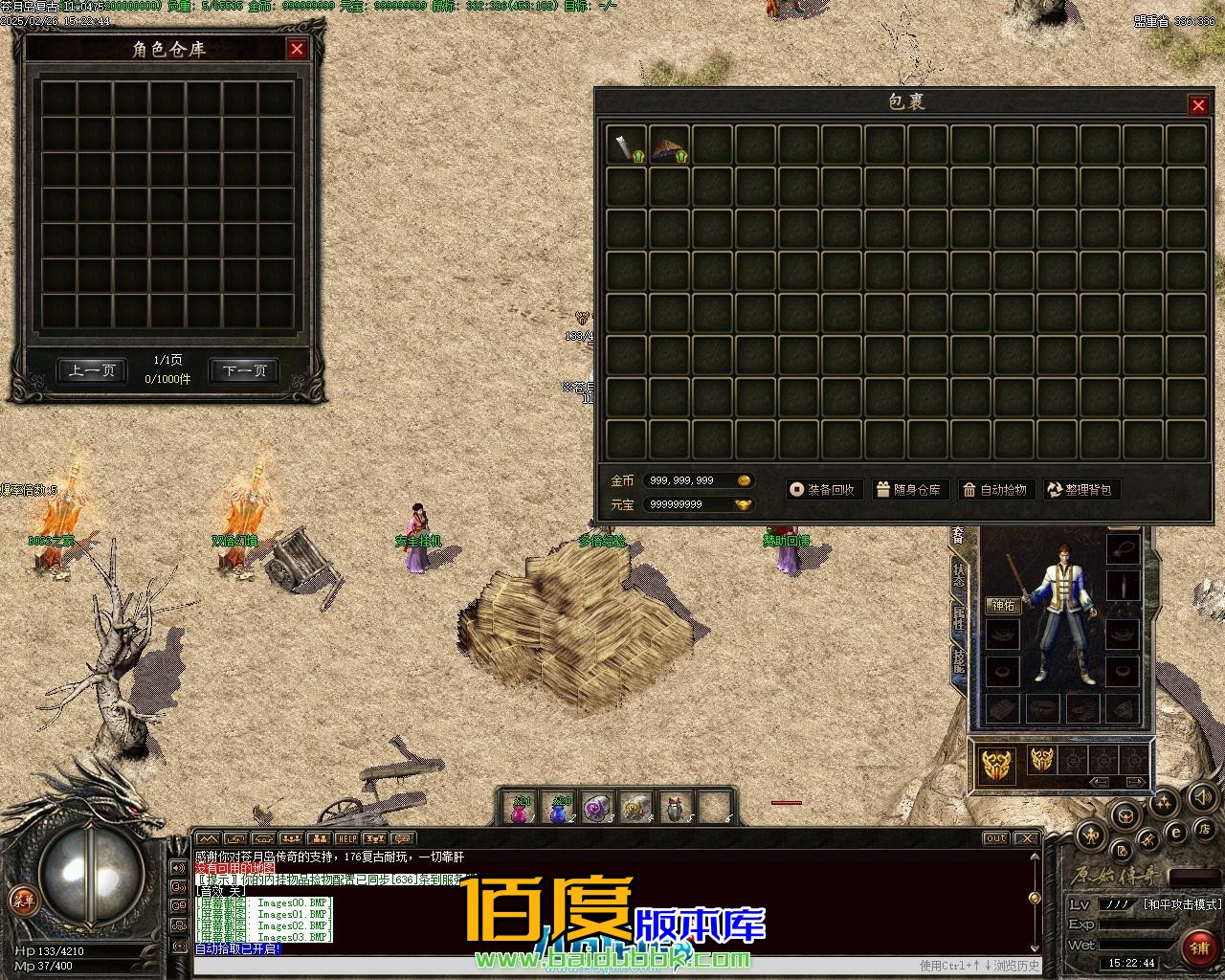The height and width of the screenshot is (980, 1225).
Task: Open the red 铺 stall button
Action: (1199, 947)
